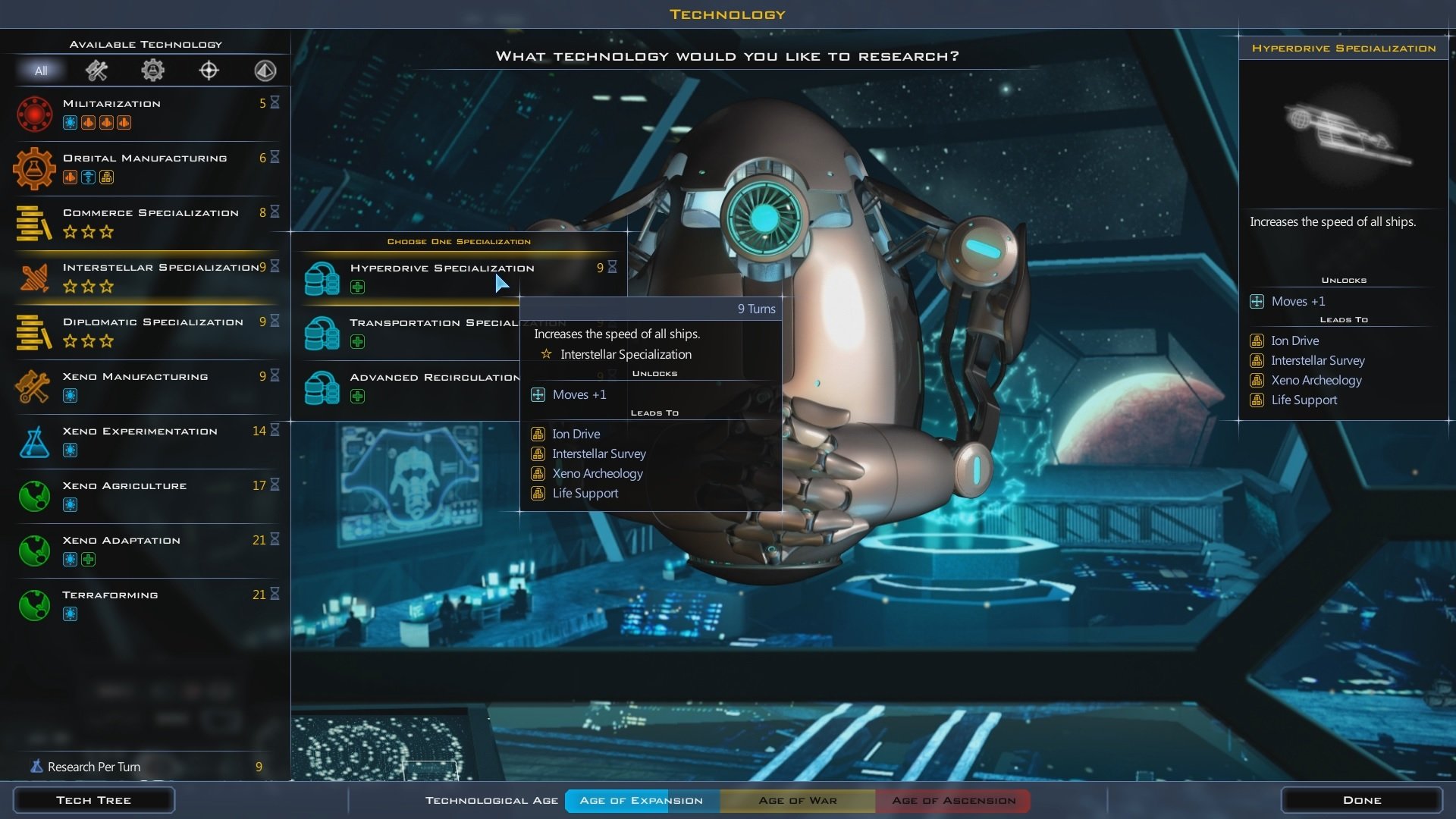Open the Tech Tree view

coord(94,800)
